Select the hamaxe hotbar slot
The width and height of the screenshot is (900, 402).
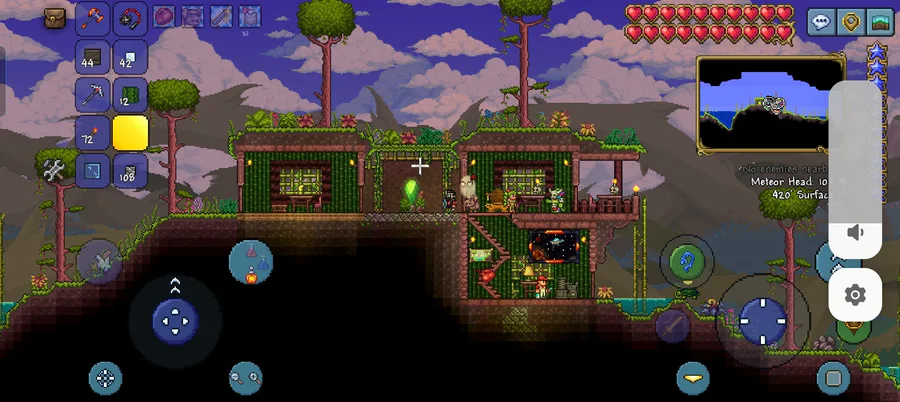[x=96, y=17]
